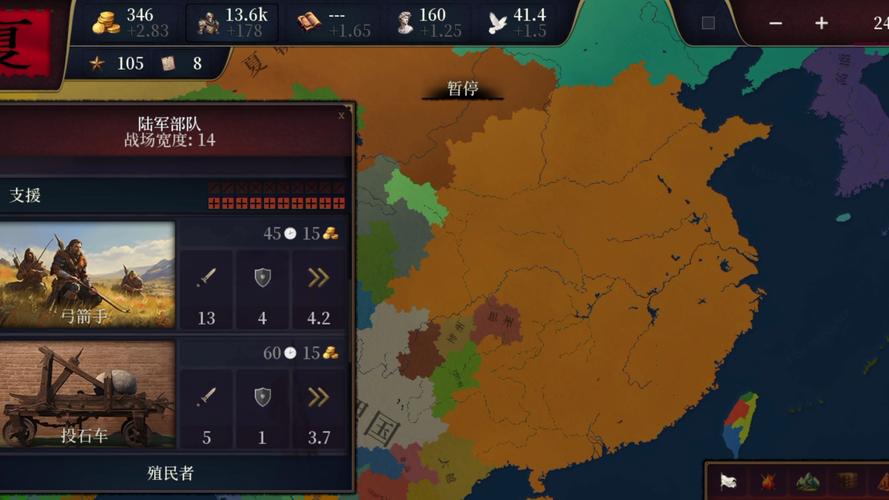Select the green mountains terrain map mode
Screen dimensions: 889x500
tap(808, 482)
